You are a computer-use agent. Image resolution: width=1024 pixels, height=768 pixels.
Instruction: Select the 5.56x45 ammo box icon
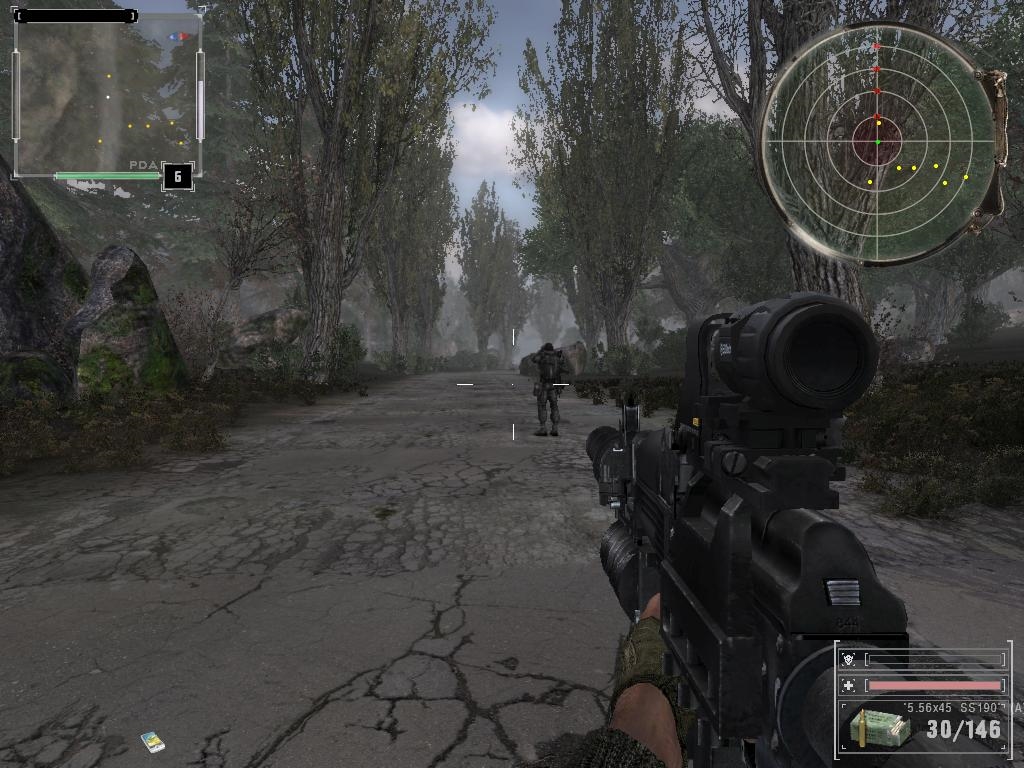(879, 728)
